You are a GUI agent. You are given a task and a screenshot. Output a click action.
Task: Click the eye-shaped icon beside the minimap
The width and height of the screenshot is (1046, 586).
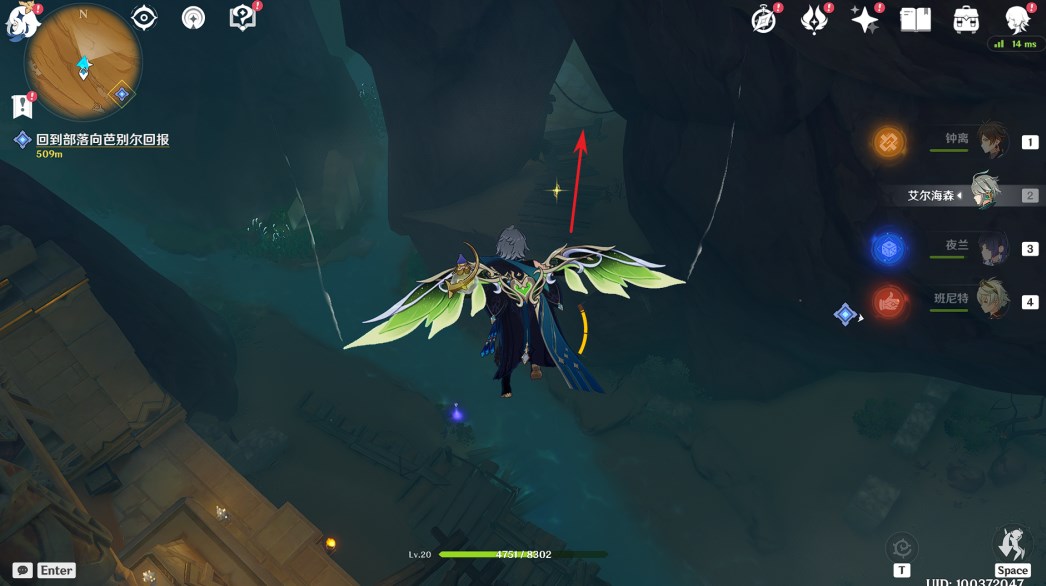[x=145, y=18]
